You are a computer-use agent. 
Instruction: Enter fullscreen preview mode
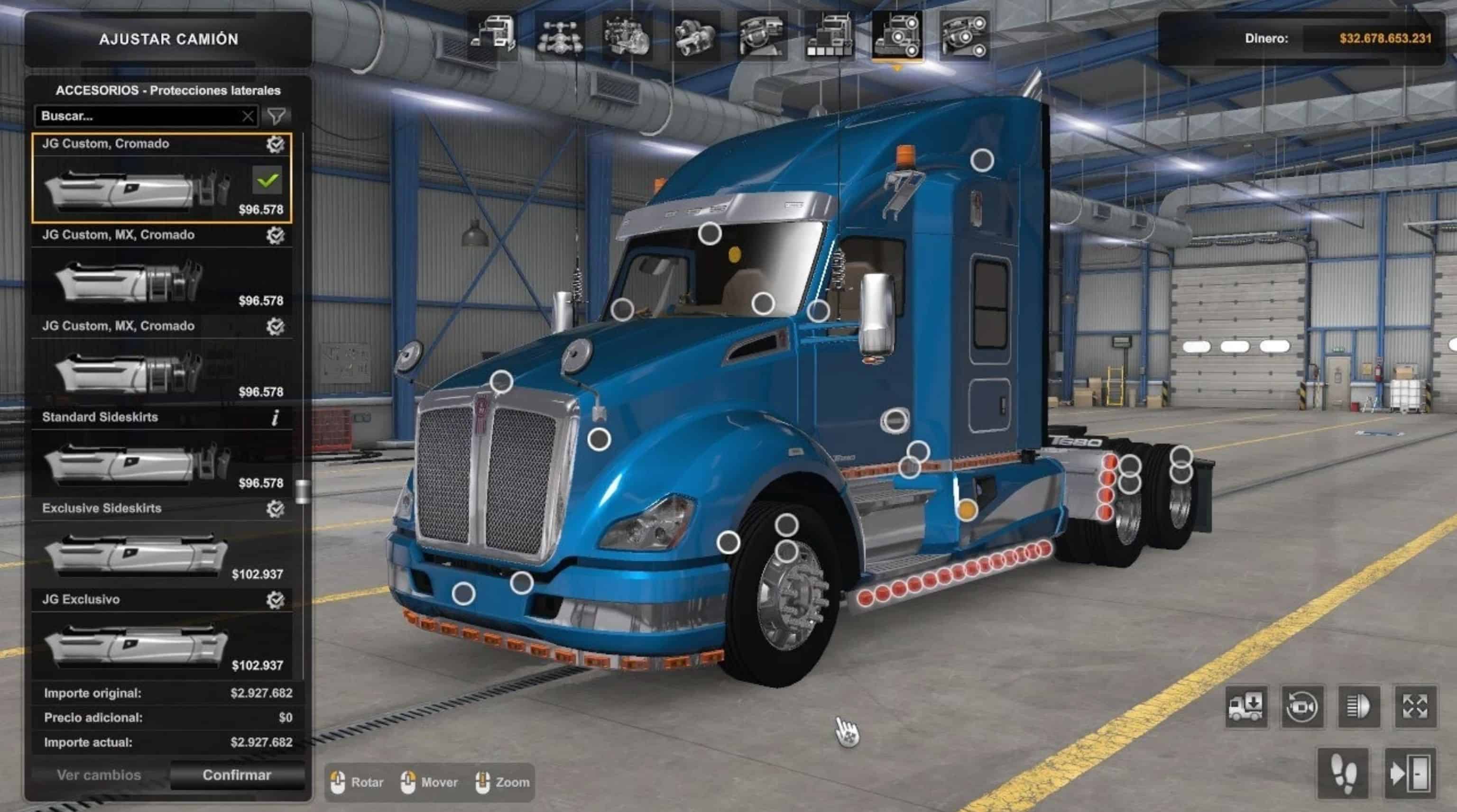point(1415,706)
